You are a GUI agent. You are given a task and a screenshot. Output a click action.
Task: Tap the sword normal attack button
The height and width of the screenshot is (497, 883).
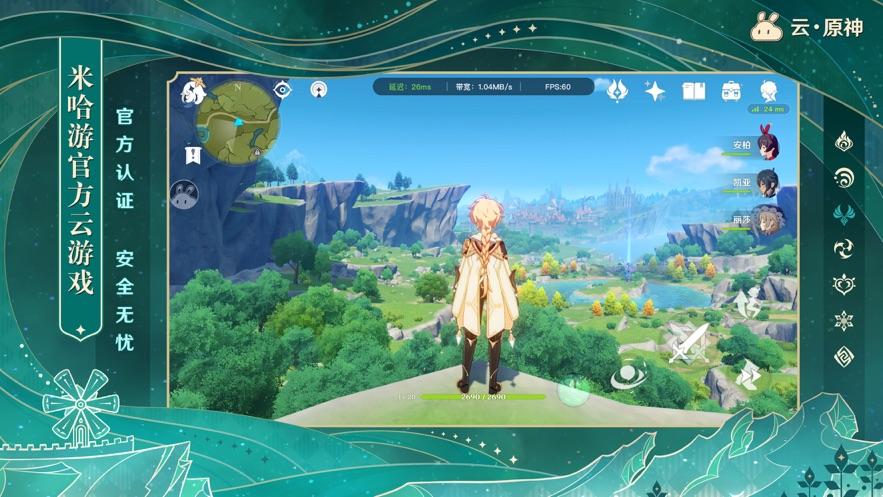(x=689, y=342)
